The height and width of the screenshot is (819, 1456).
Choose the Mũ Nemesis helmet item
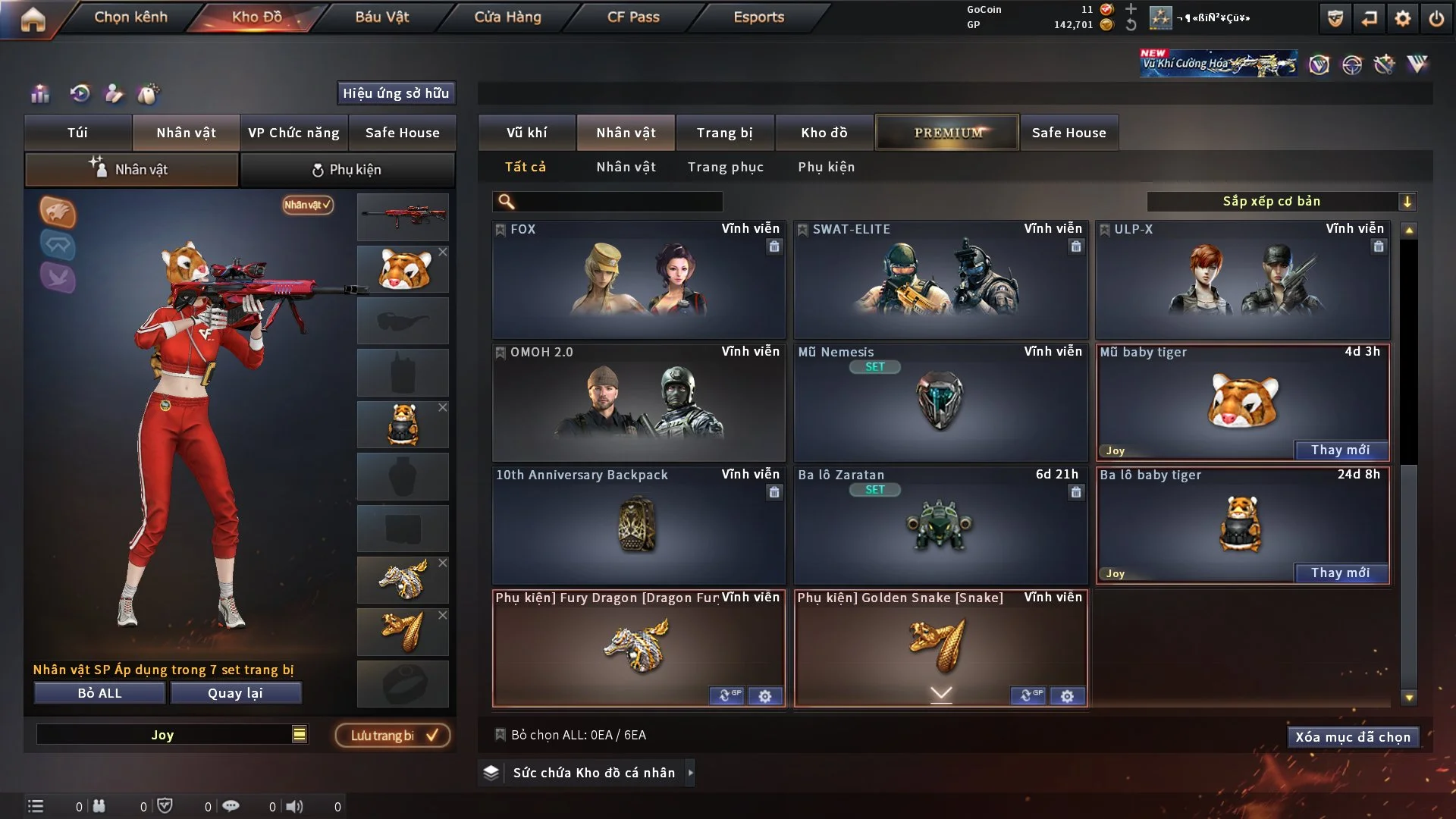pos(940,403)
